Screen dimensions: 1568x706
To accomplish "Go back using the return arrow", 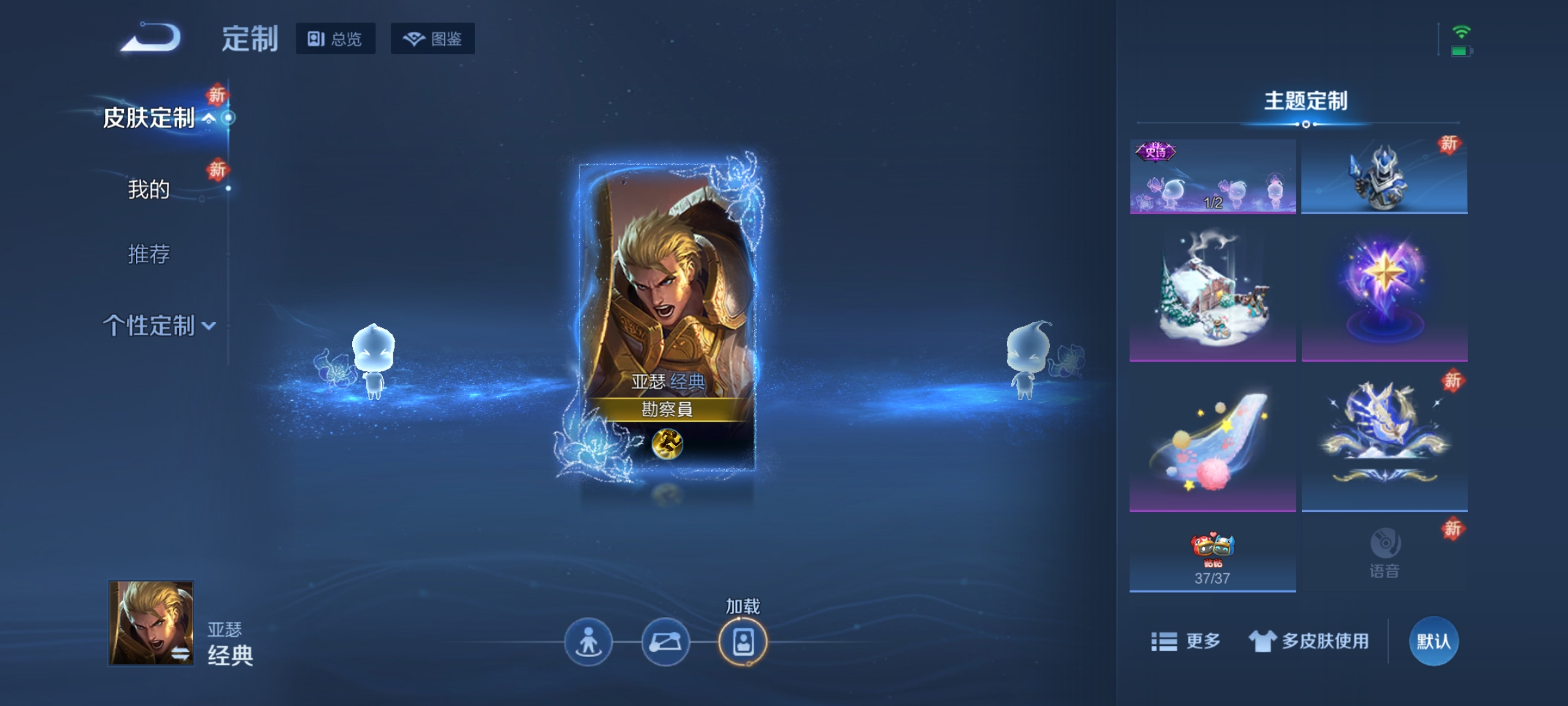I will pos(151,38).
